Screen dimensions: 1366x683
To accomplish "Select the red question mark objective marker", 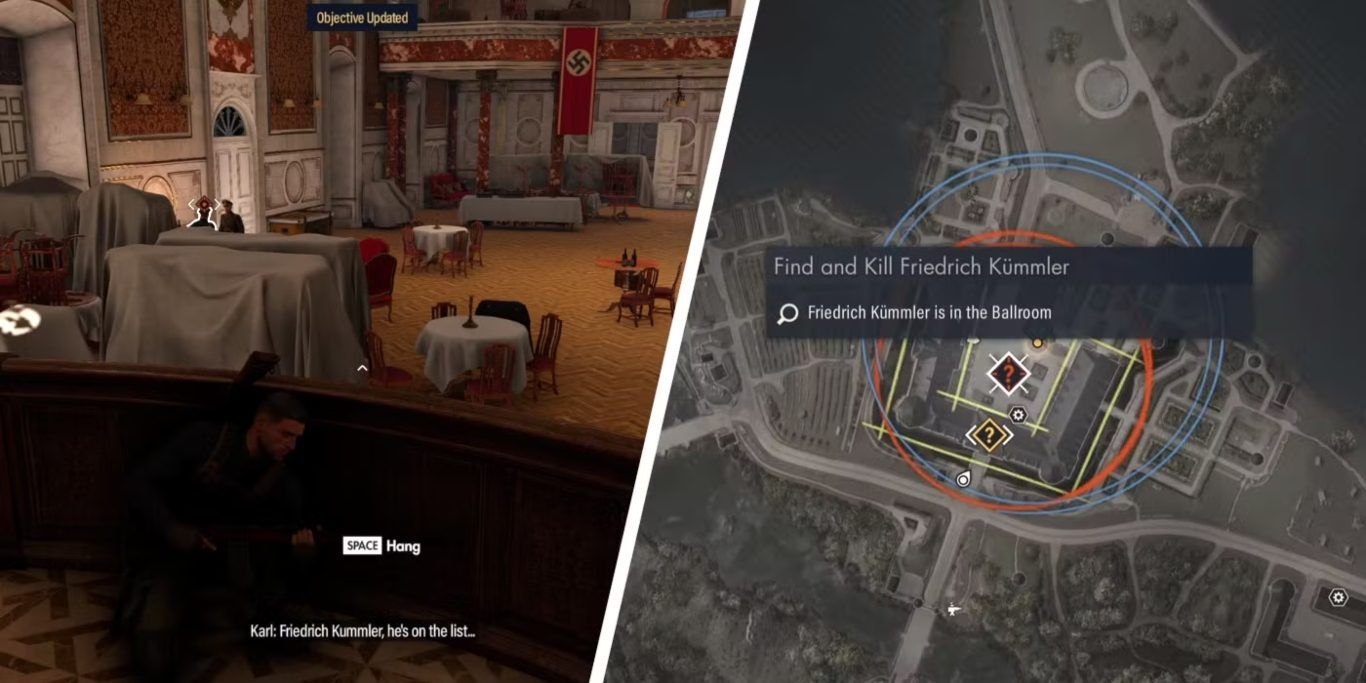I will tap(1009, 374).
